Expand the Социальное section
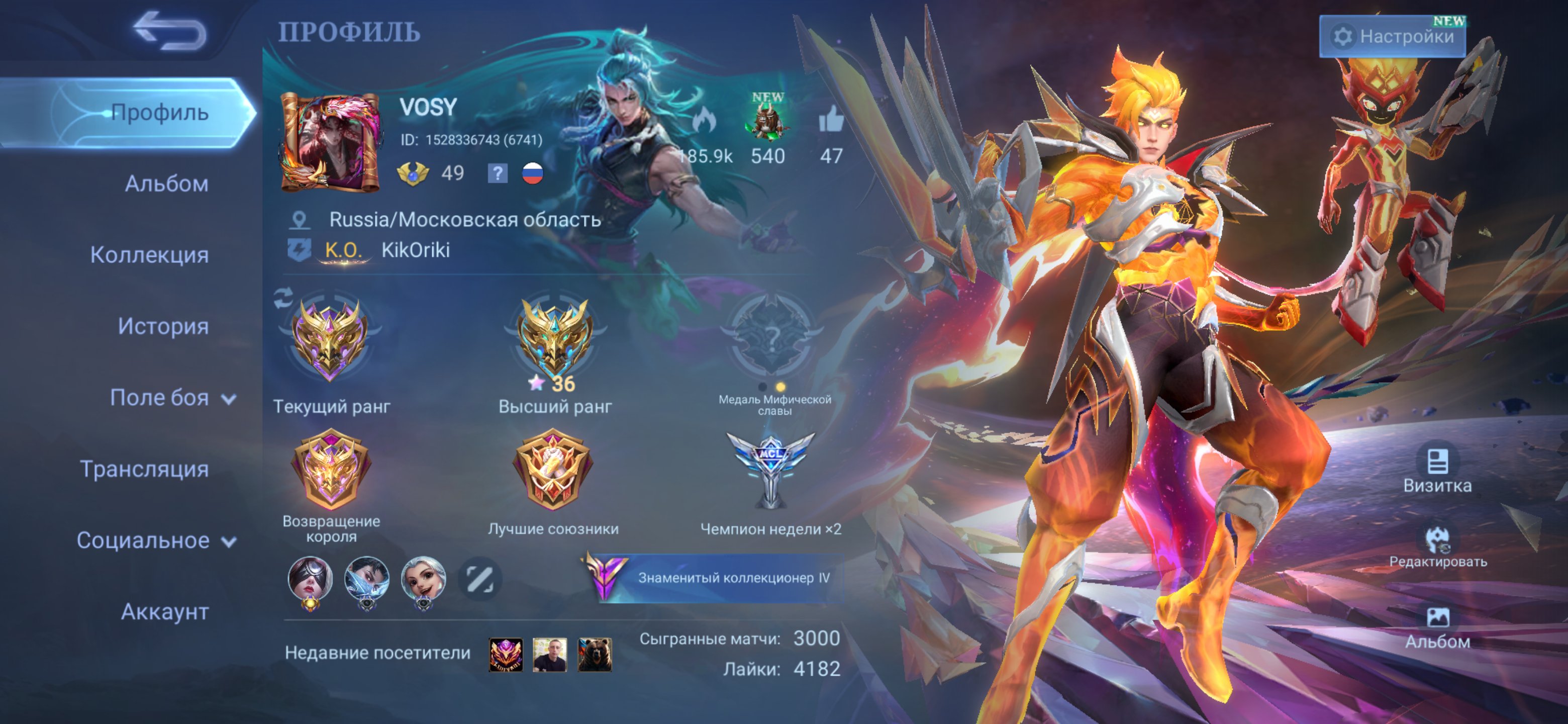 [156, 540]
